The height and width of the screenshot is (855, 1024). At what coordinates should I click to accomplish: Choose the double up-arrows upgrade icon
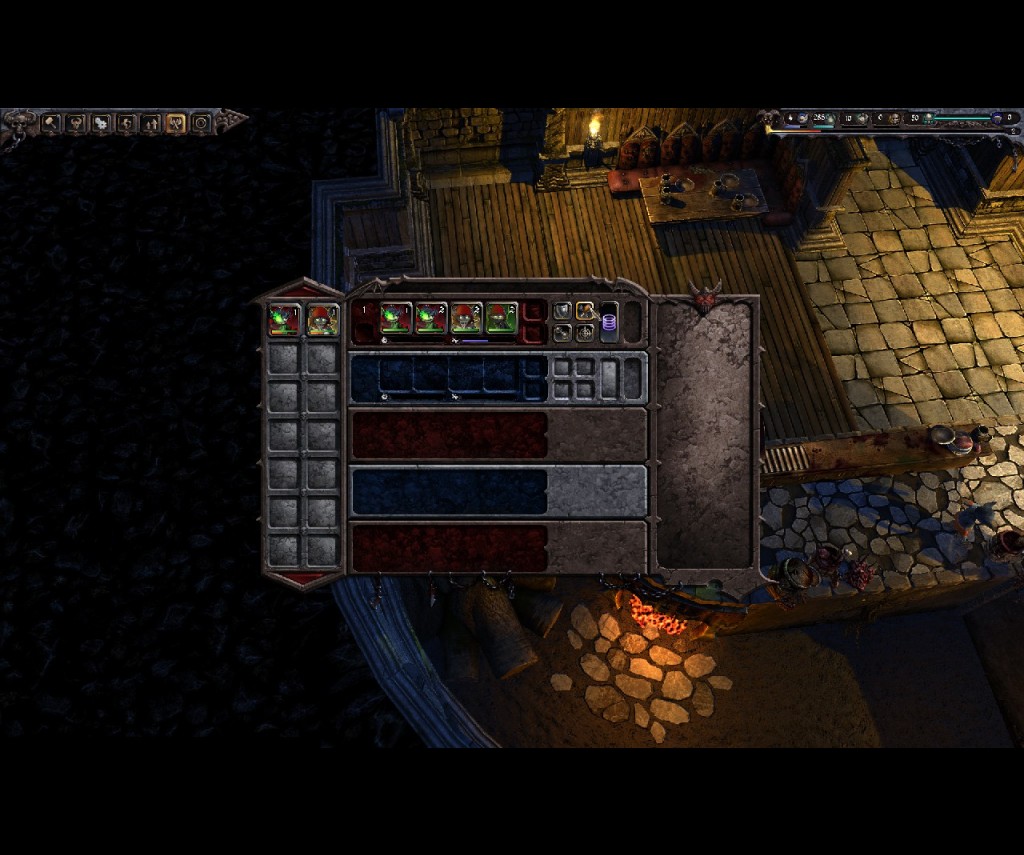coord(151,123)
